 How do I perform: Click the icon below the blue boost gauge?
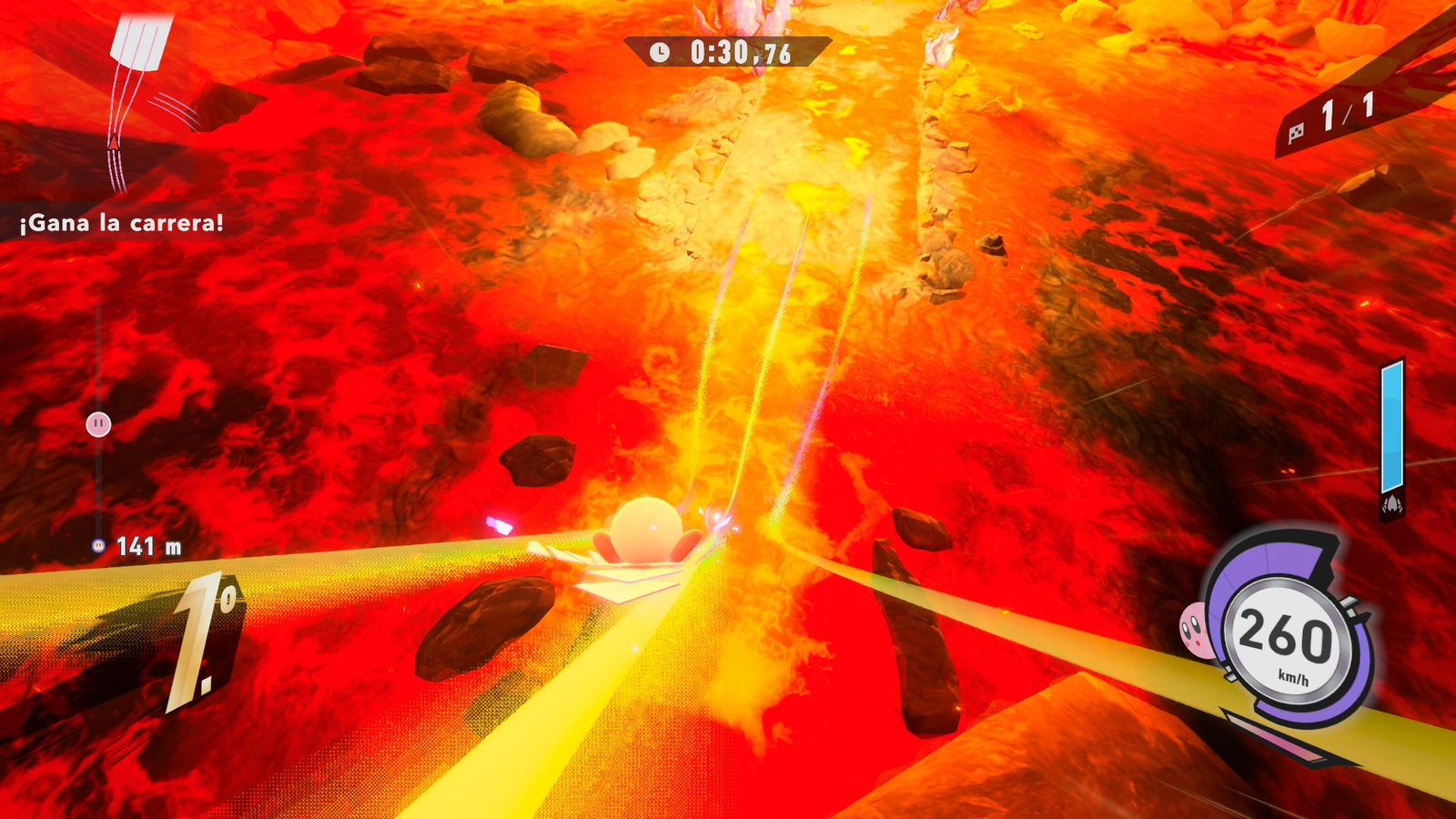coord(1391,507)
